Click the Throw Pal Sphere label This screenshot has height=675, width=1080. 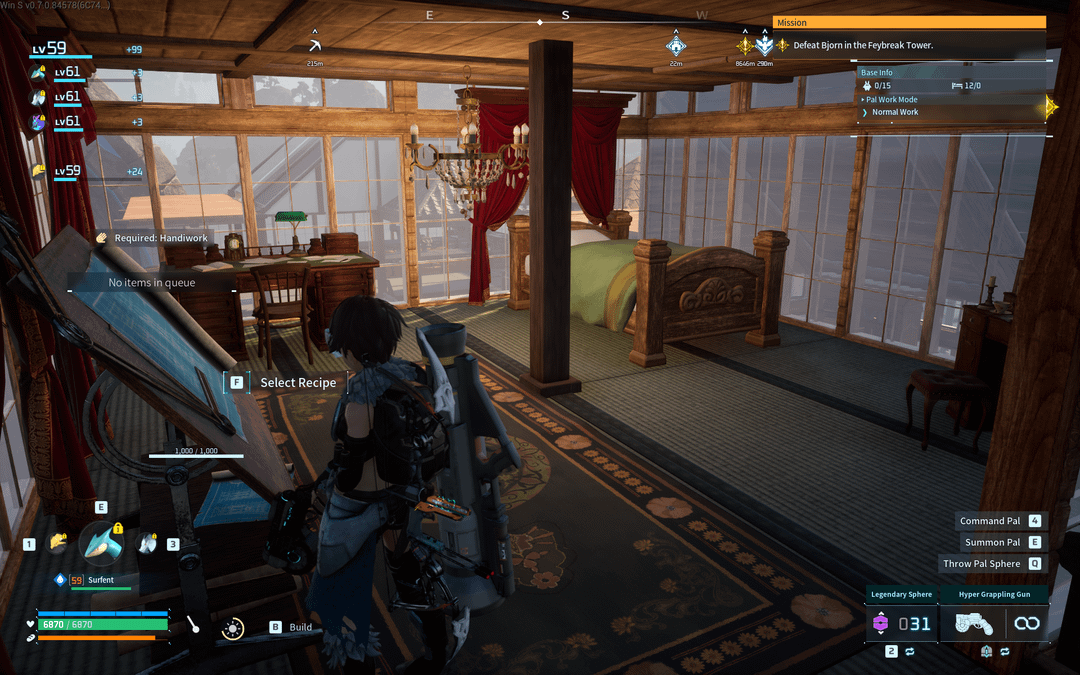pos(981,563)
